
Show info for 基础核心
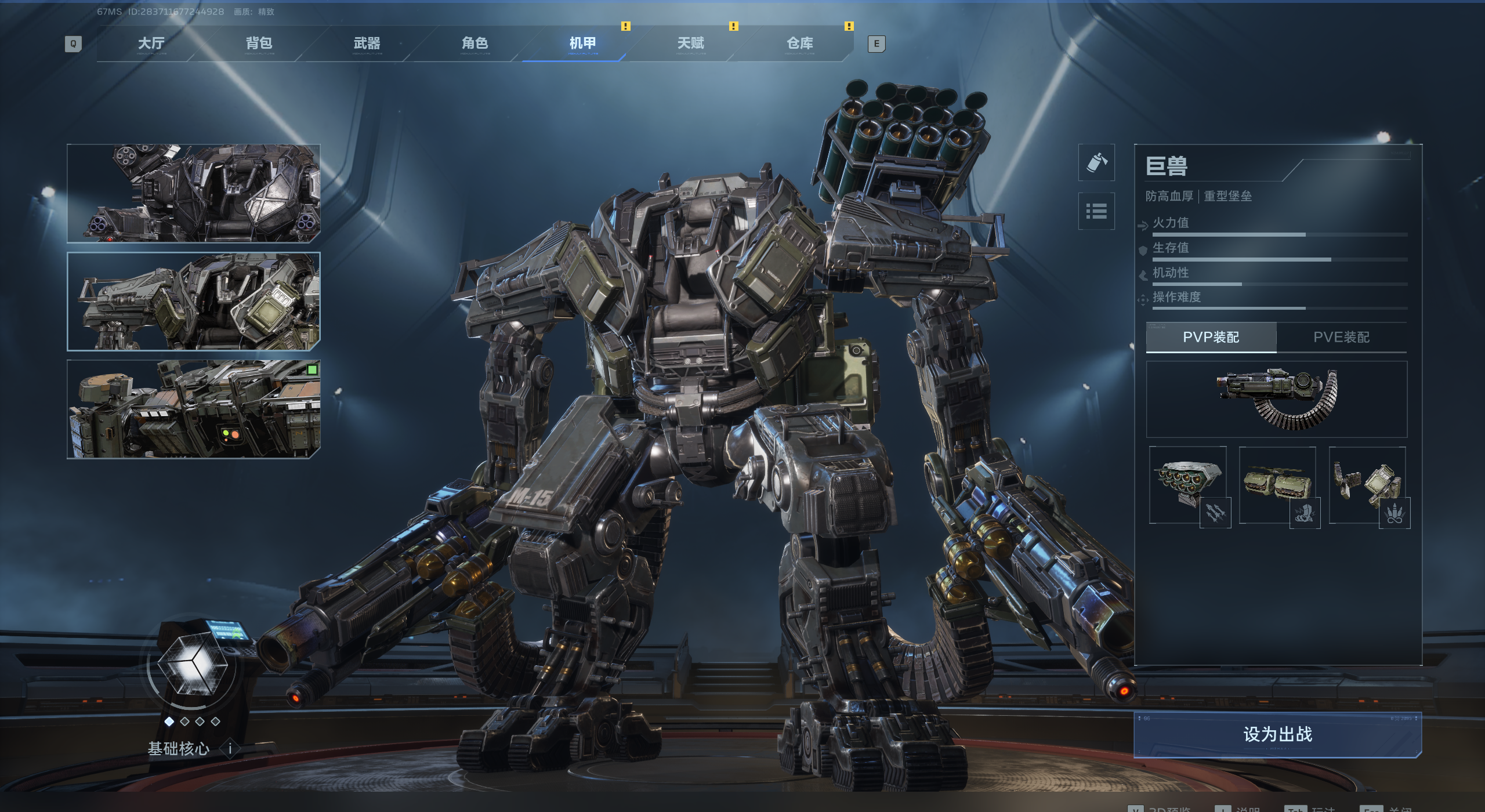pos(230,749)
